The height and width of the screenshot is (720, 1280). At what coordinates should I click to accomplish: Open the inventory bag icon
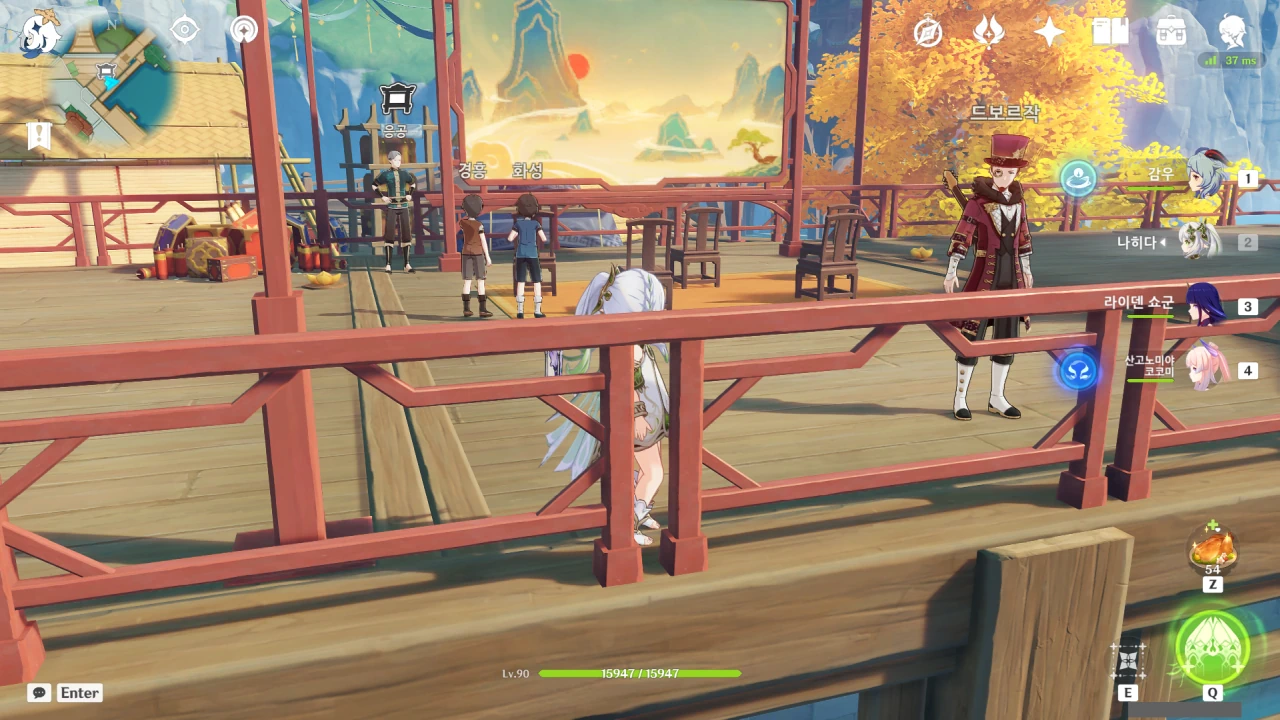click(x=1171, y=32)
